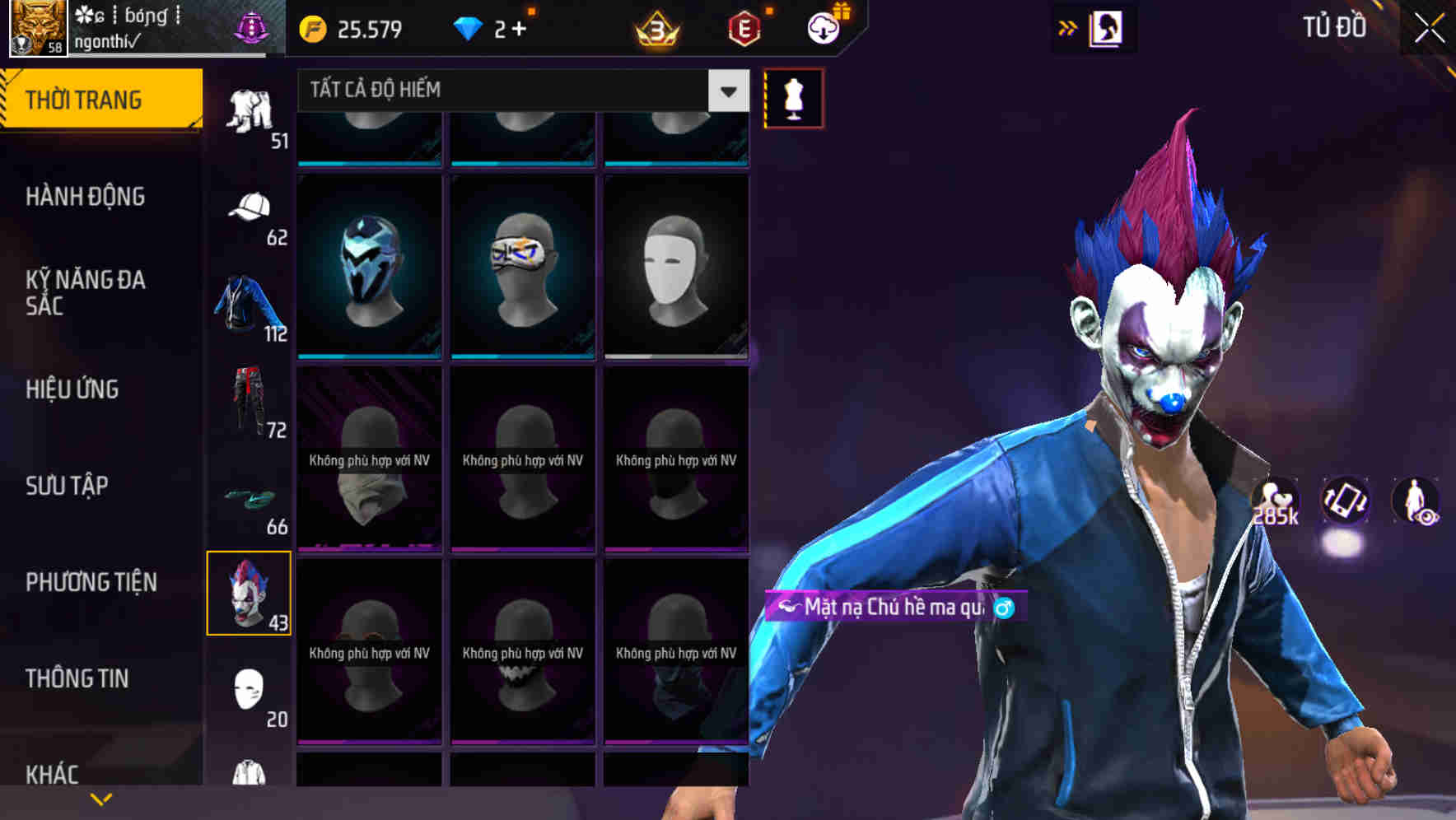Switch to the HÀNH ĐỘNG tab

click(86, 196)
